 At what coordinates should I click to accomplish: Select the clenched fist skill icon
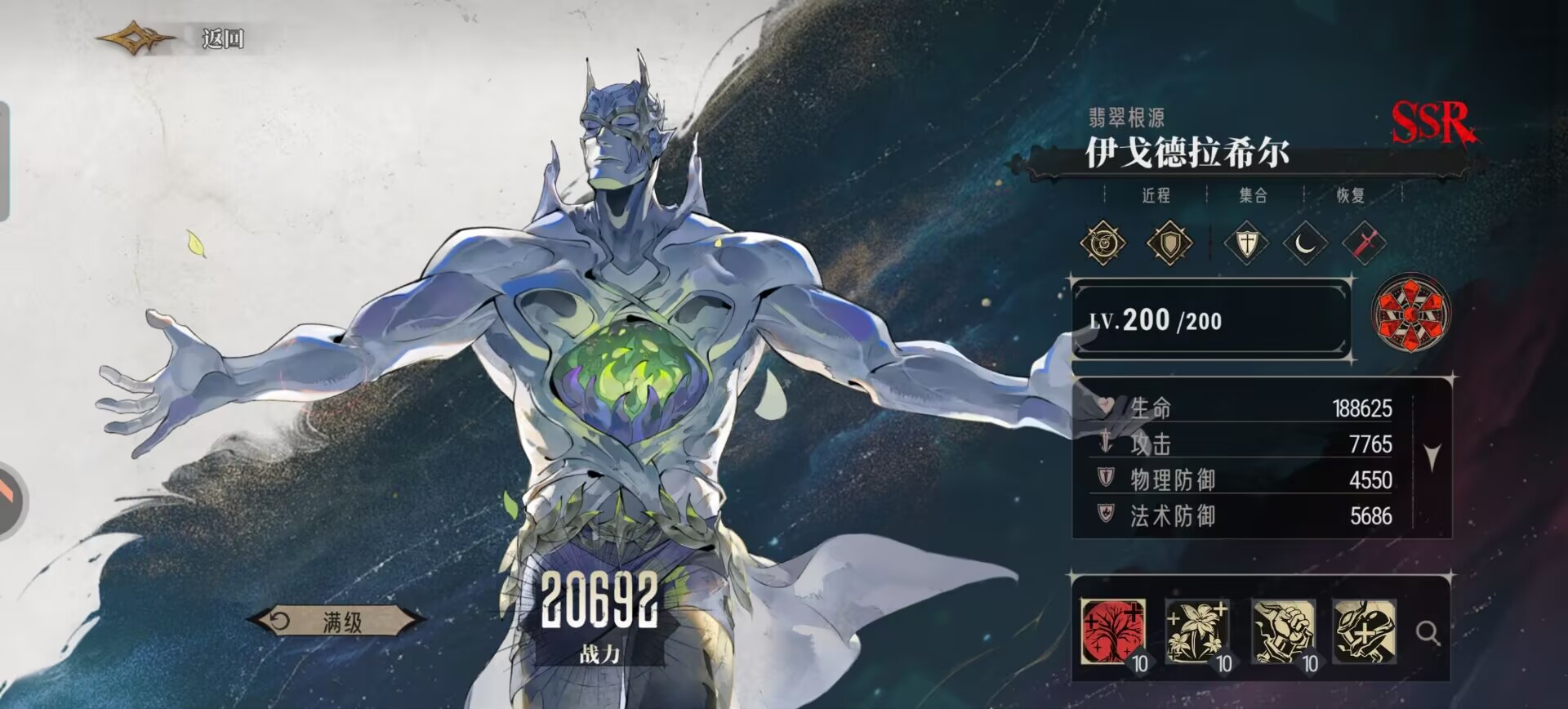coord(1283,631)
